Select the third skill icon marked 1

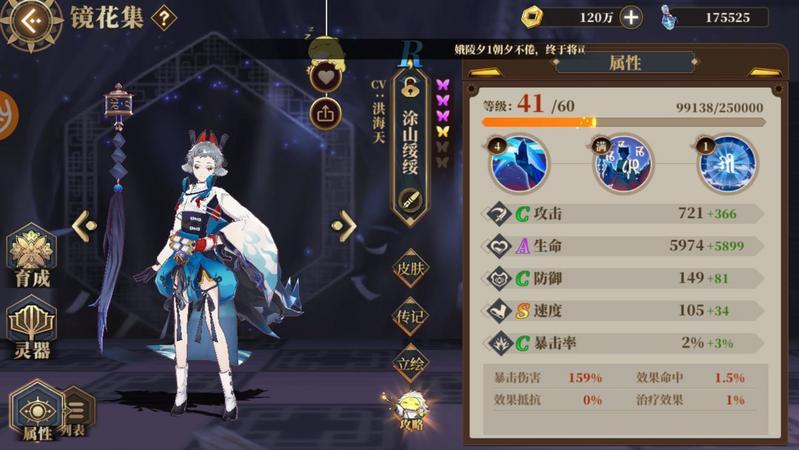[727, 164]
